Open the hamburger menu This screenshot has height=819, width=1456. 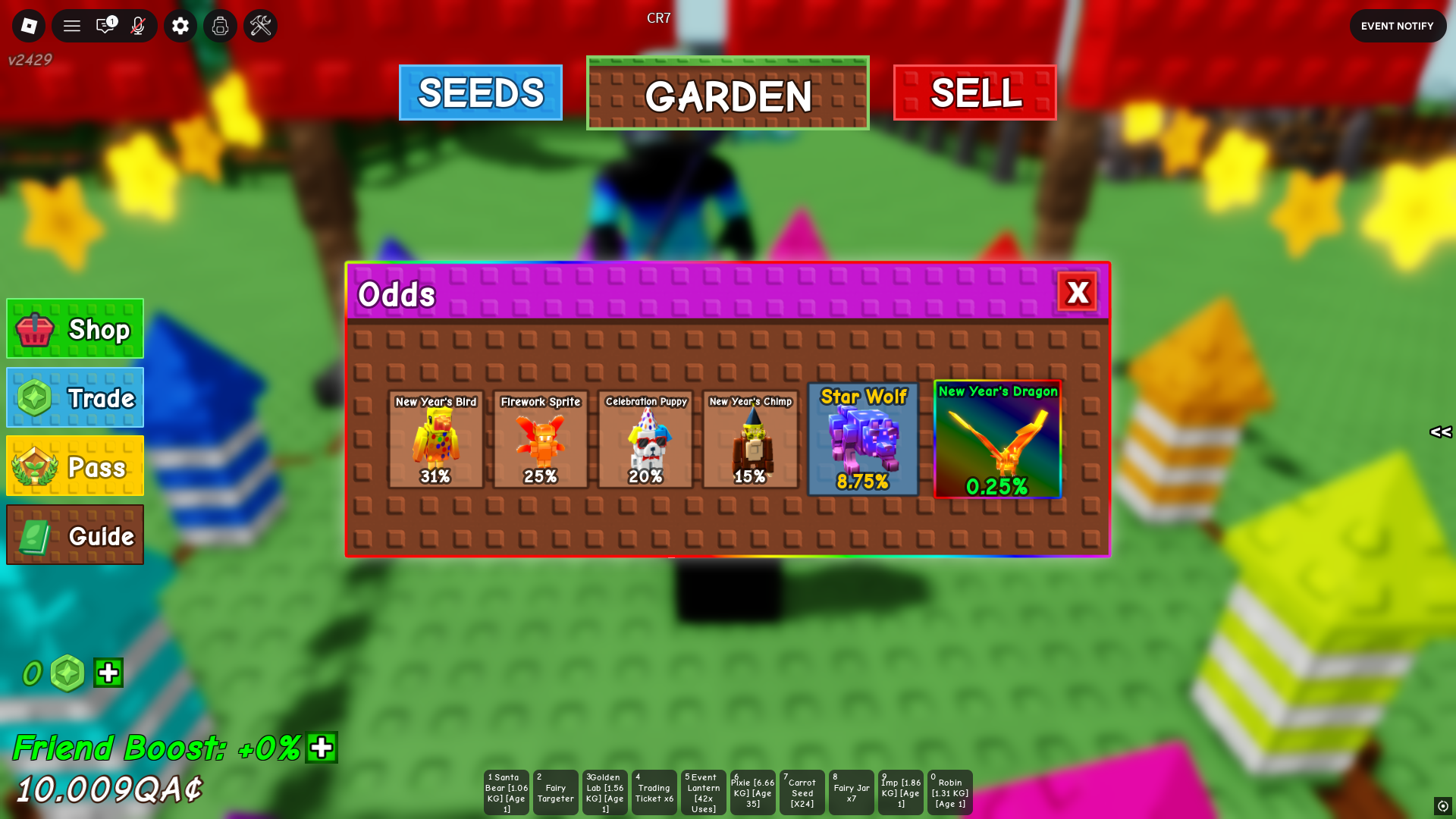click(71, 25)
